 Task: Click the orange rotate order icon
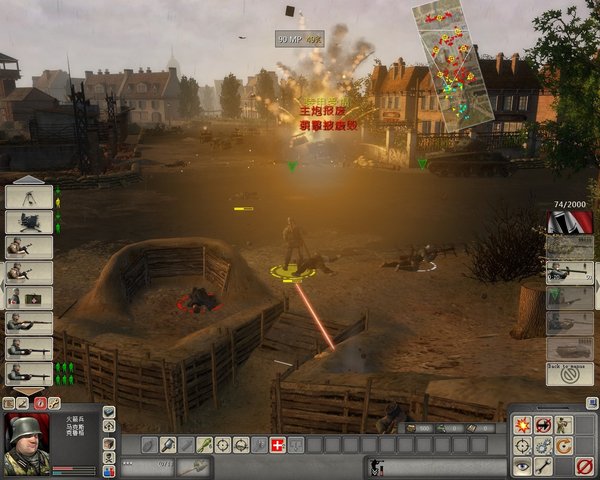[x=564, y=445]
